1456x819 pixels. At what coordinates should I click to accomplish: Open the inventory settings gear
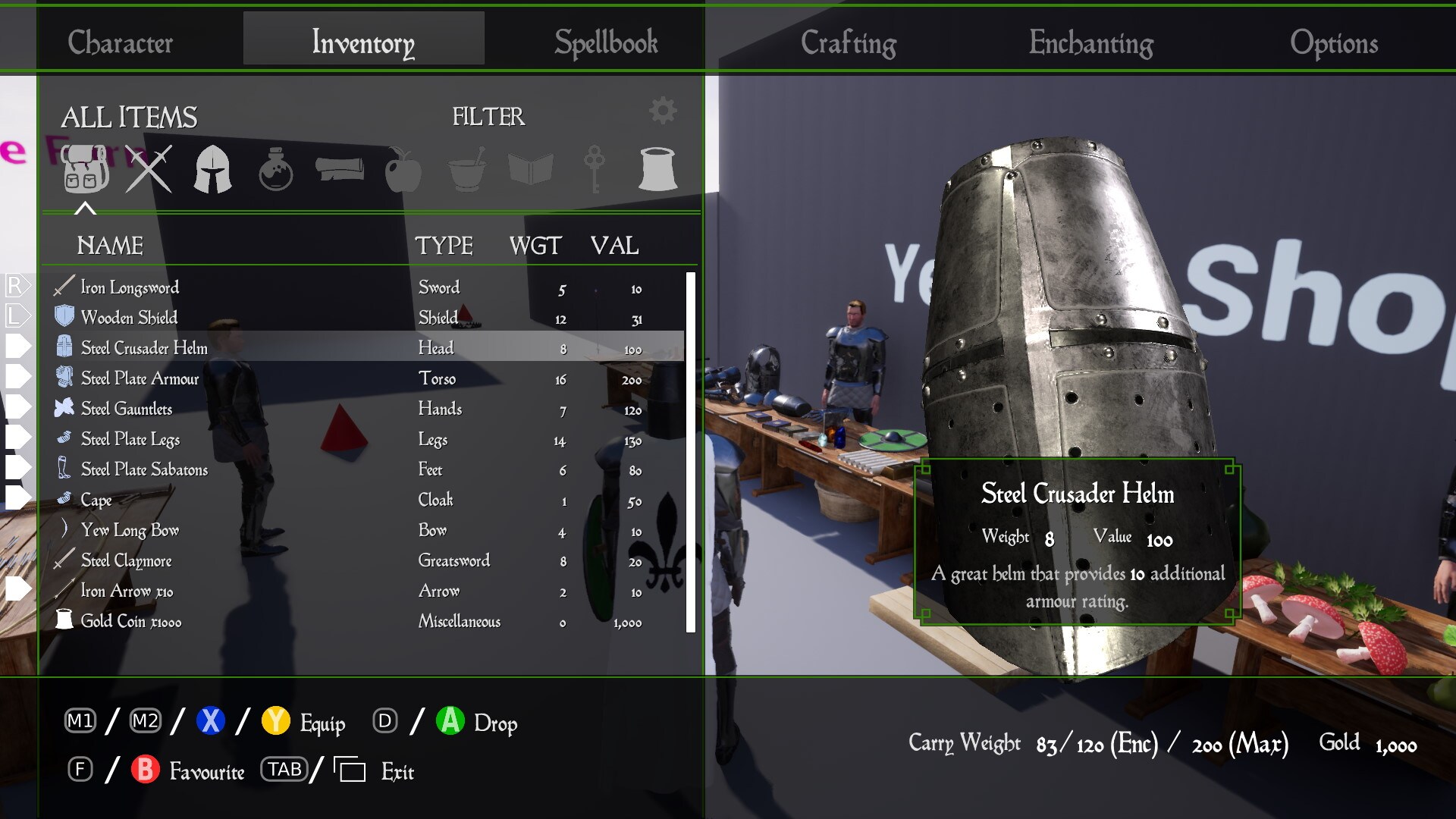[663, 108]
